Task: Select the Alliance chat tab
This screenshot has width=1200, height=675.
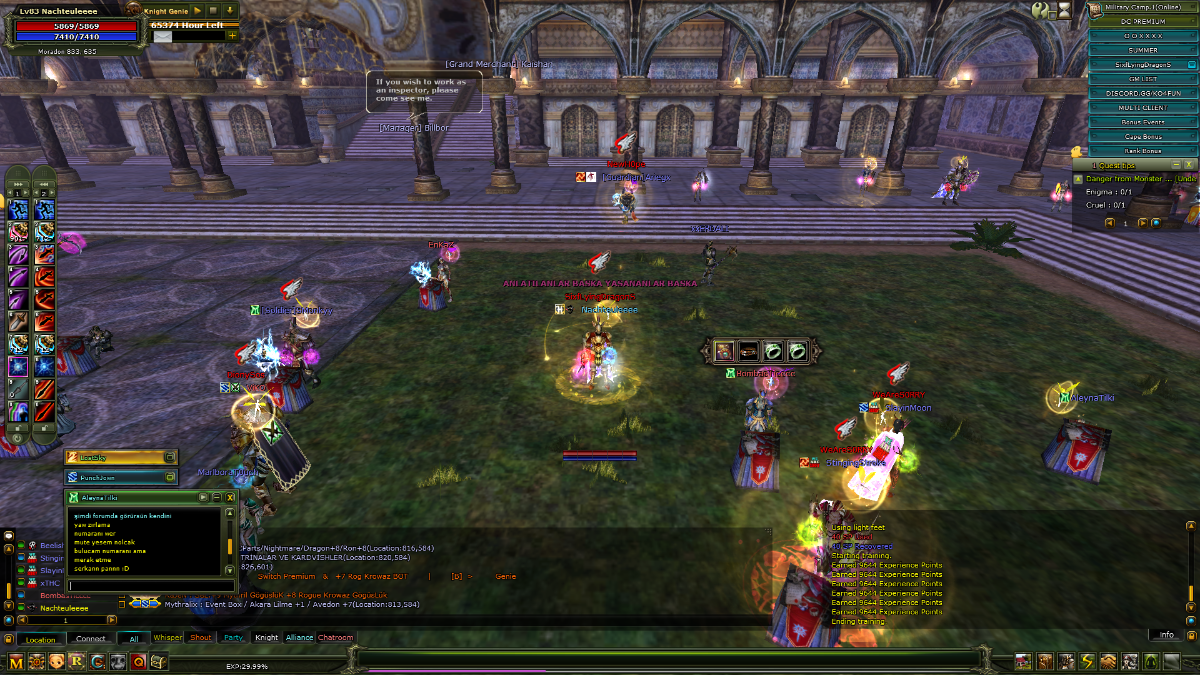Action: click(x=299, y=637)
